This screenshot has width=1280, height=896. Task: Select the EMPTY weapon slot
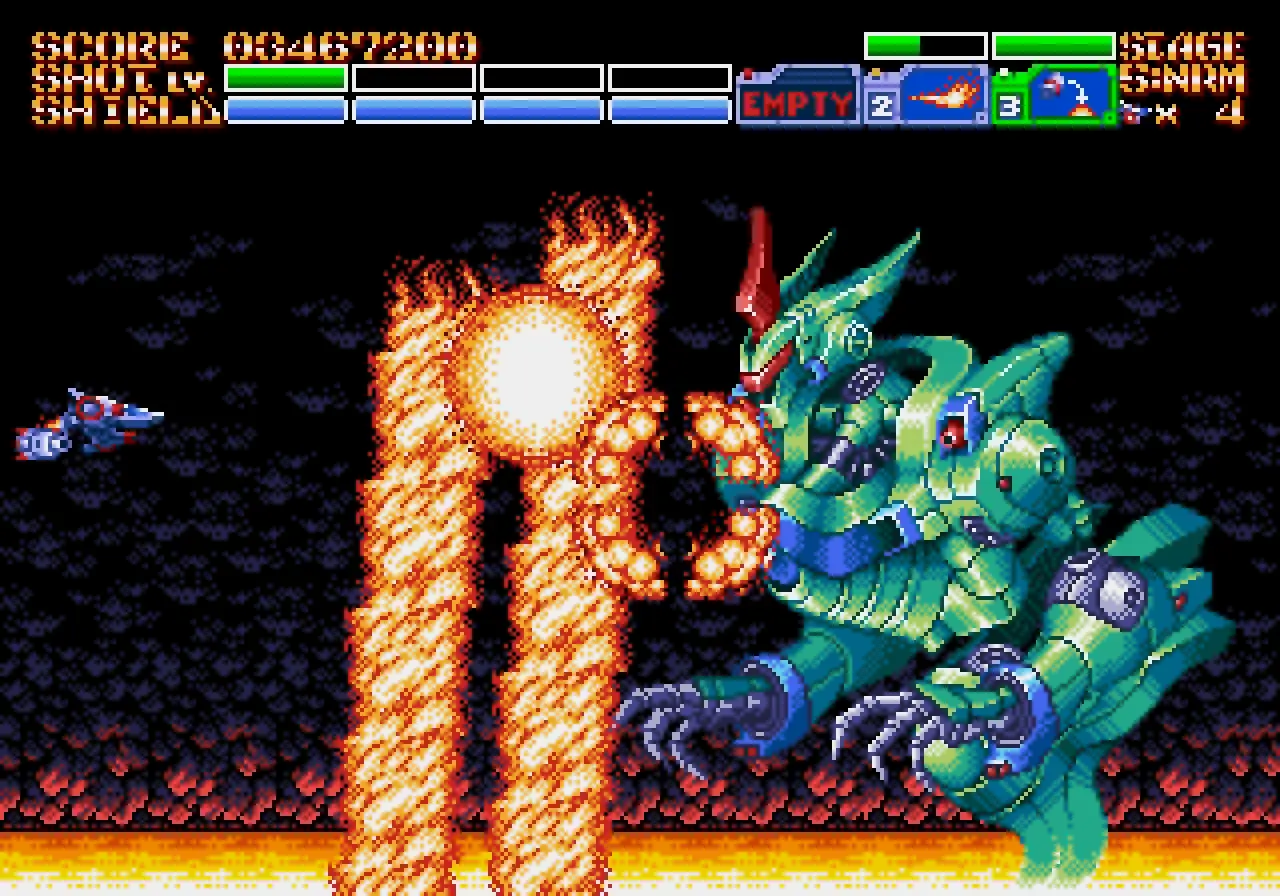tap(798, 98)
